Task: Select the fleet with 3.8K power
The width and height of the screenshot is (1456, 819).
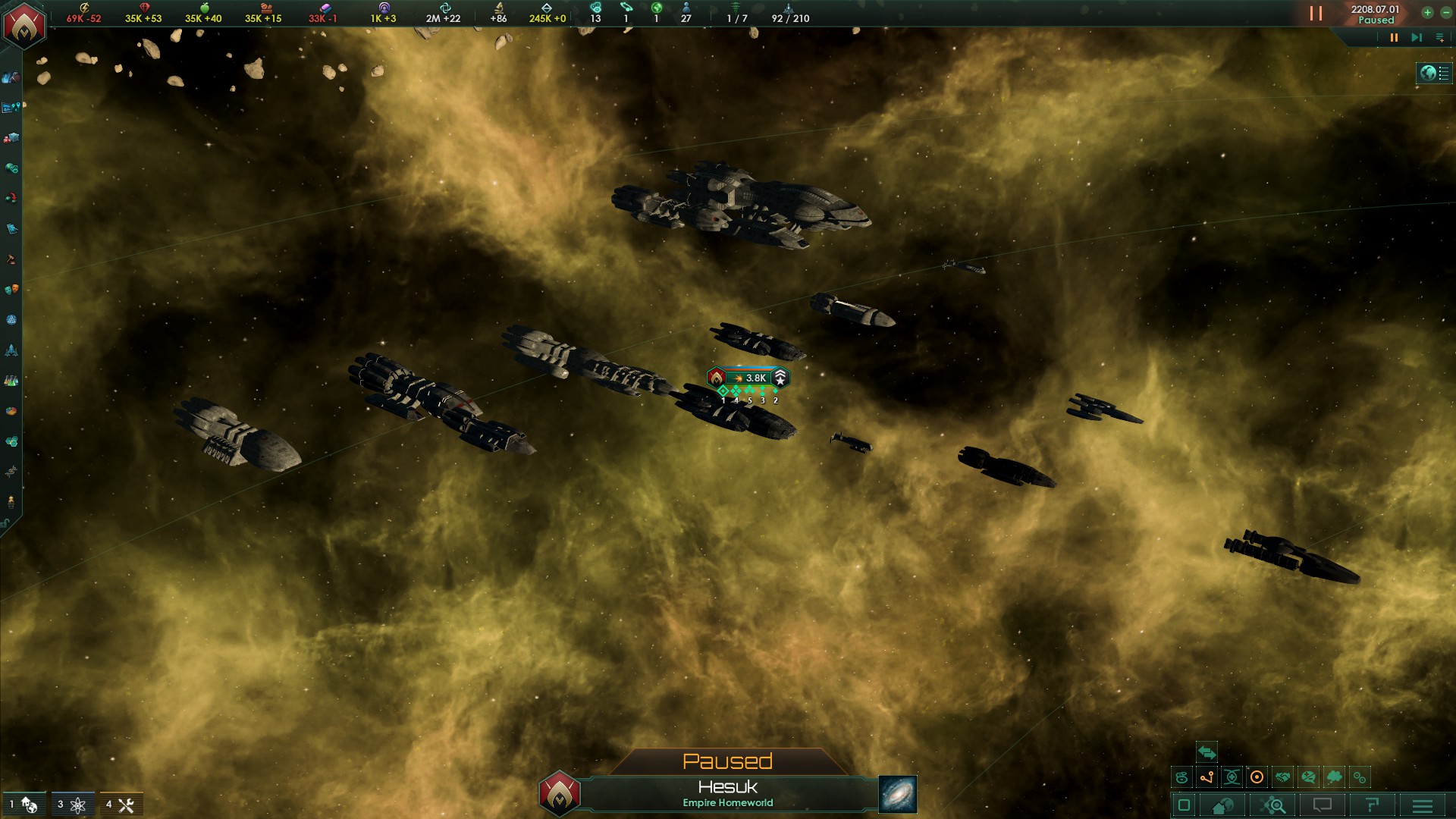Action: pyautogui.click(x=748, y=378)
